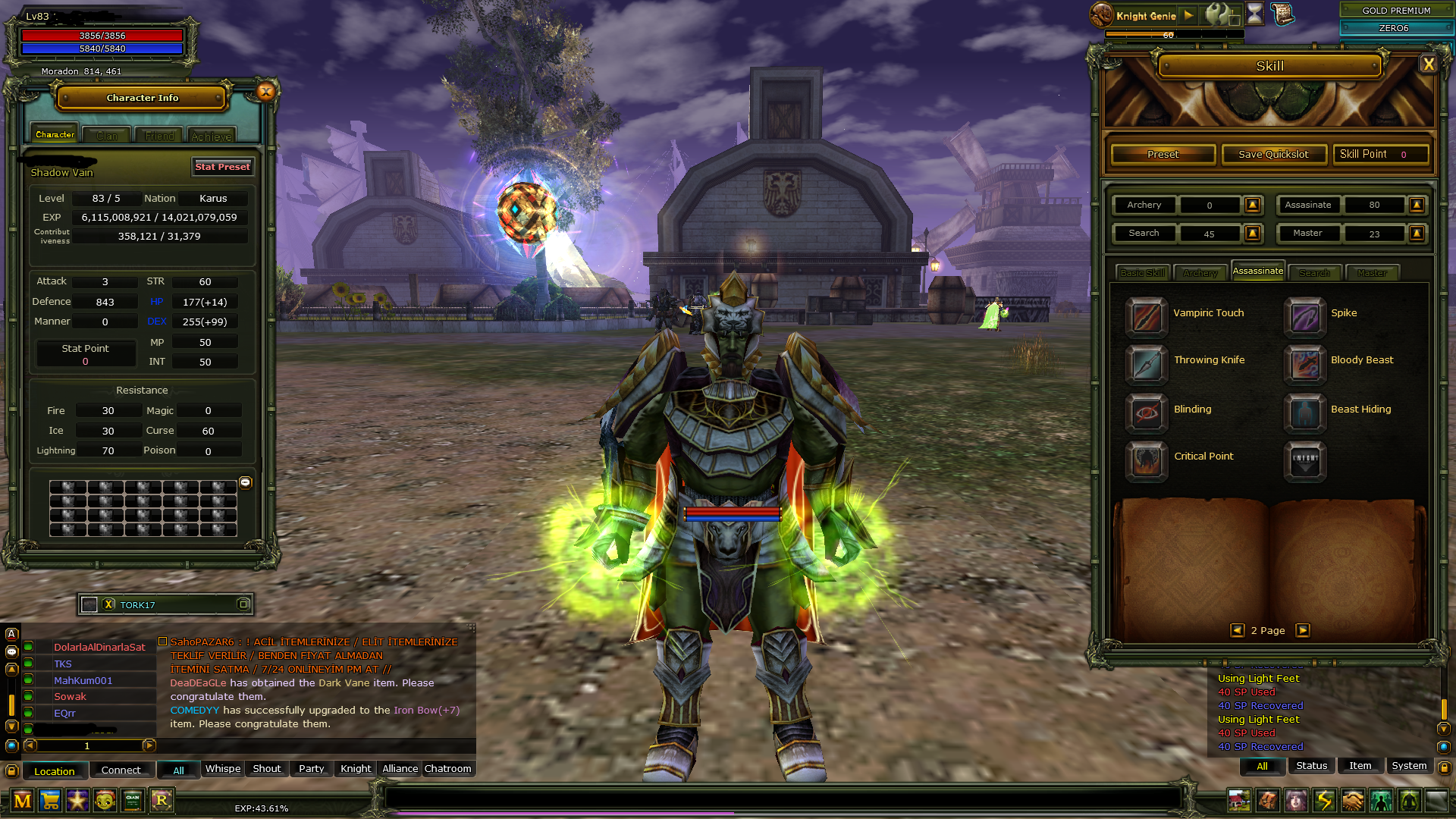Select the Vampiric Touch skill icon
The width and height of the screenshot is (1456, 819).
tap(1146, 317)
